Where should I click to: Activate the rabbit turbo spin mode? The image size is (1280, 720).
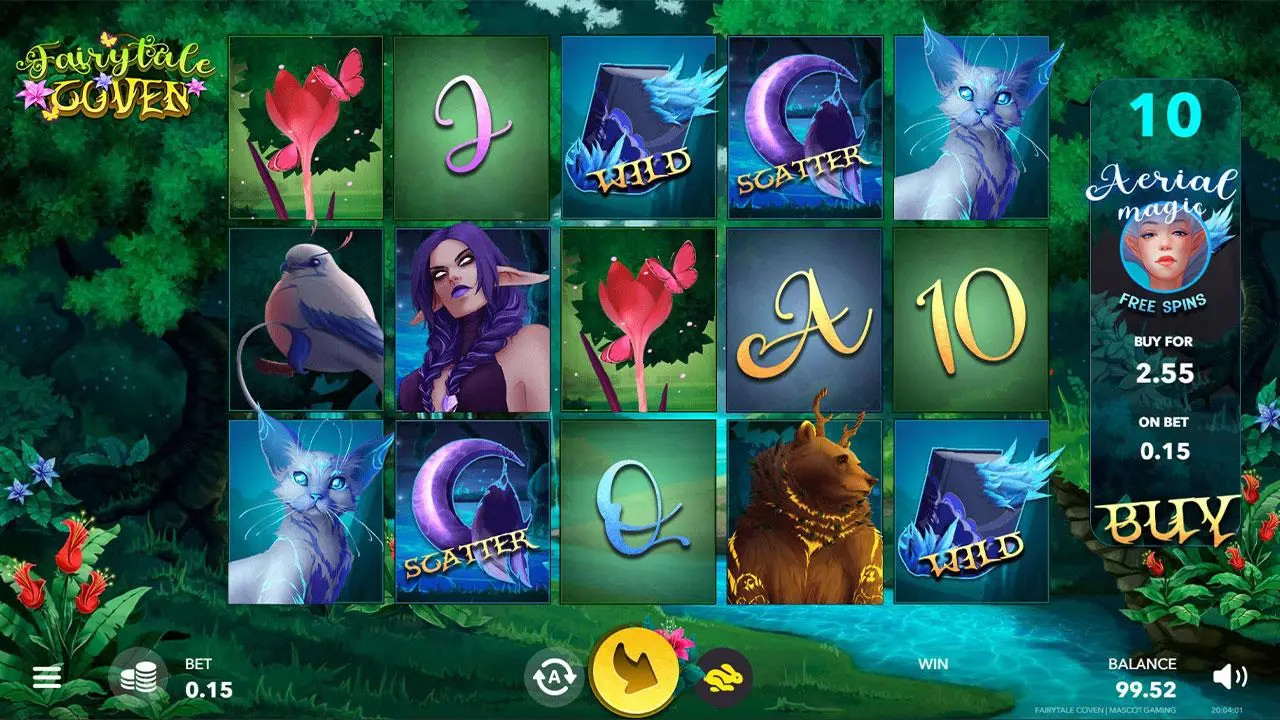723,677
